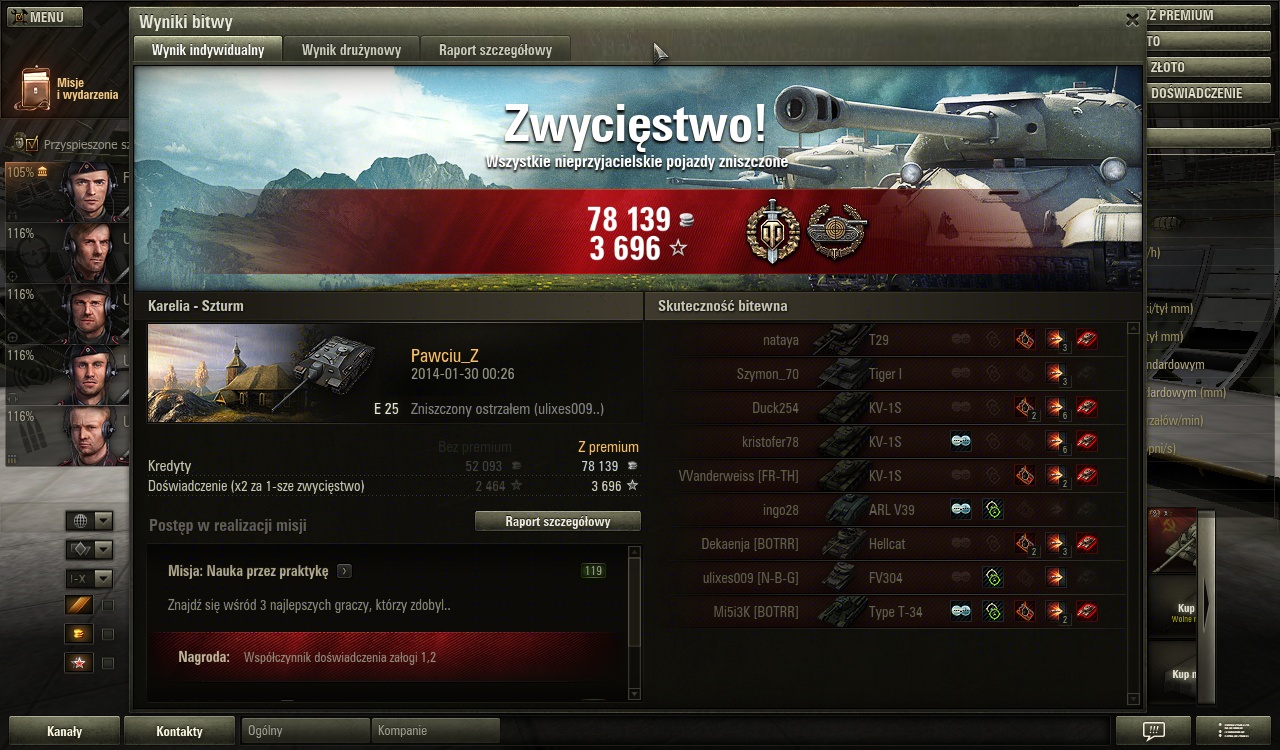1280x750 pixels.
Task: Expand the Nauka przez praktykę mission details
Action: (345, 571)
